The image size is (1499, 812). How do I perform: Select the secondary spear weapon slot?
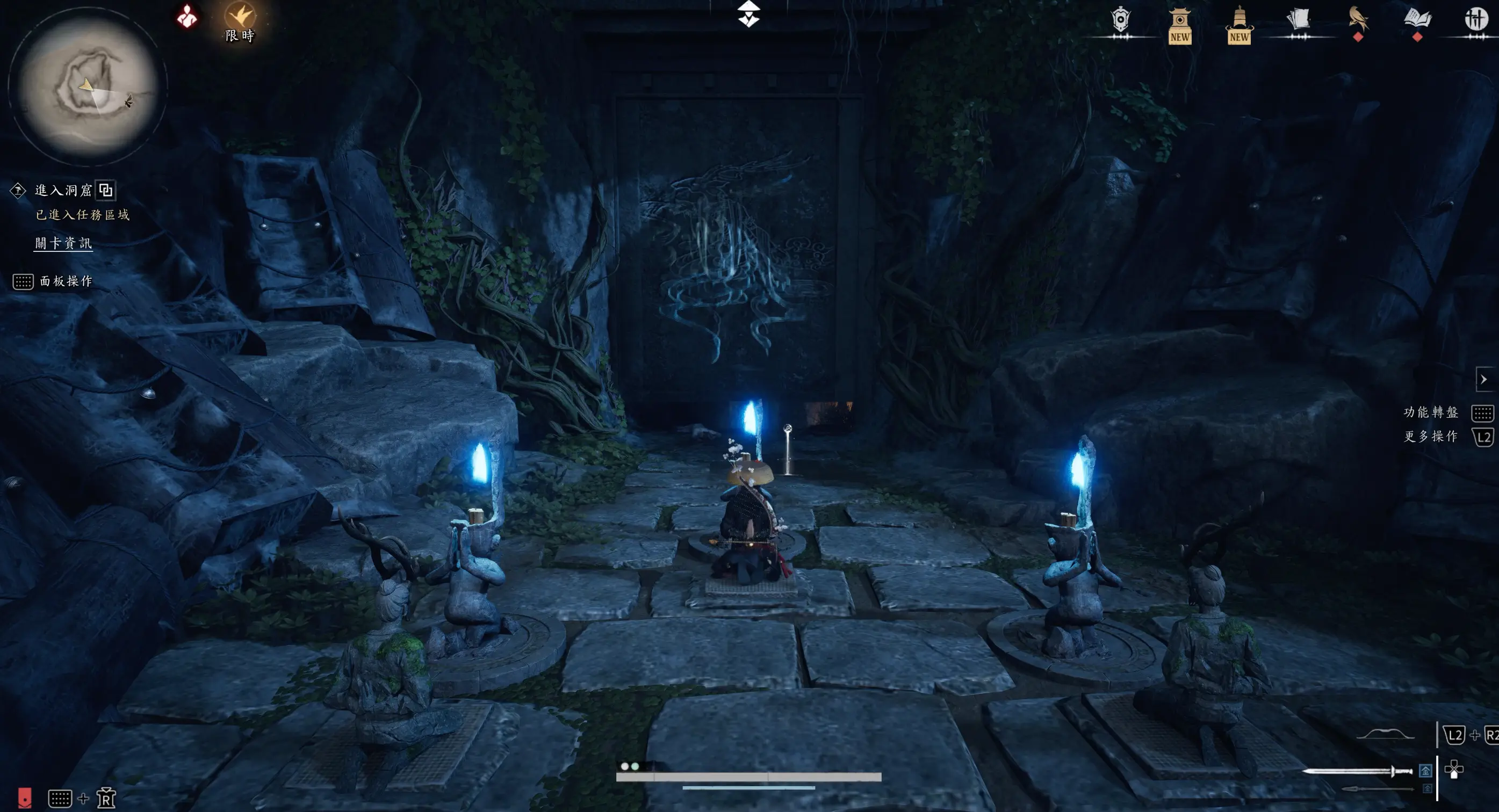[1377, 789]
